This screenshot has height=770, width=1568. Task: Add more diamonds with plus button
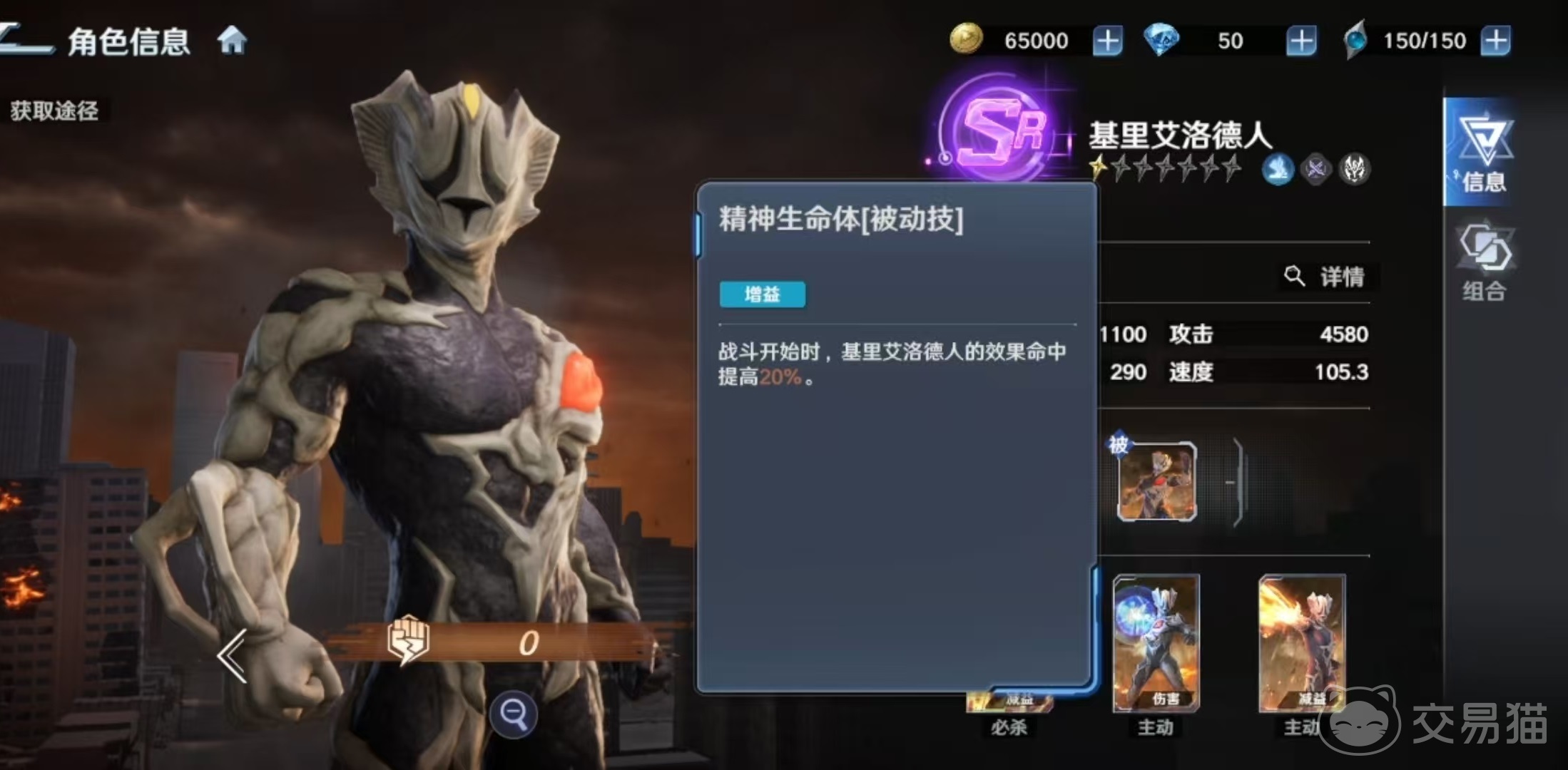1301,41
